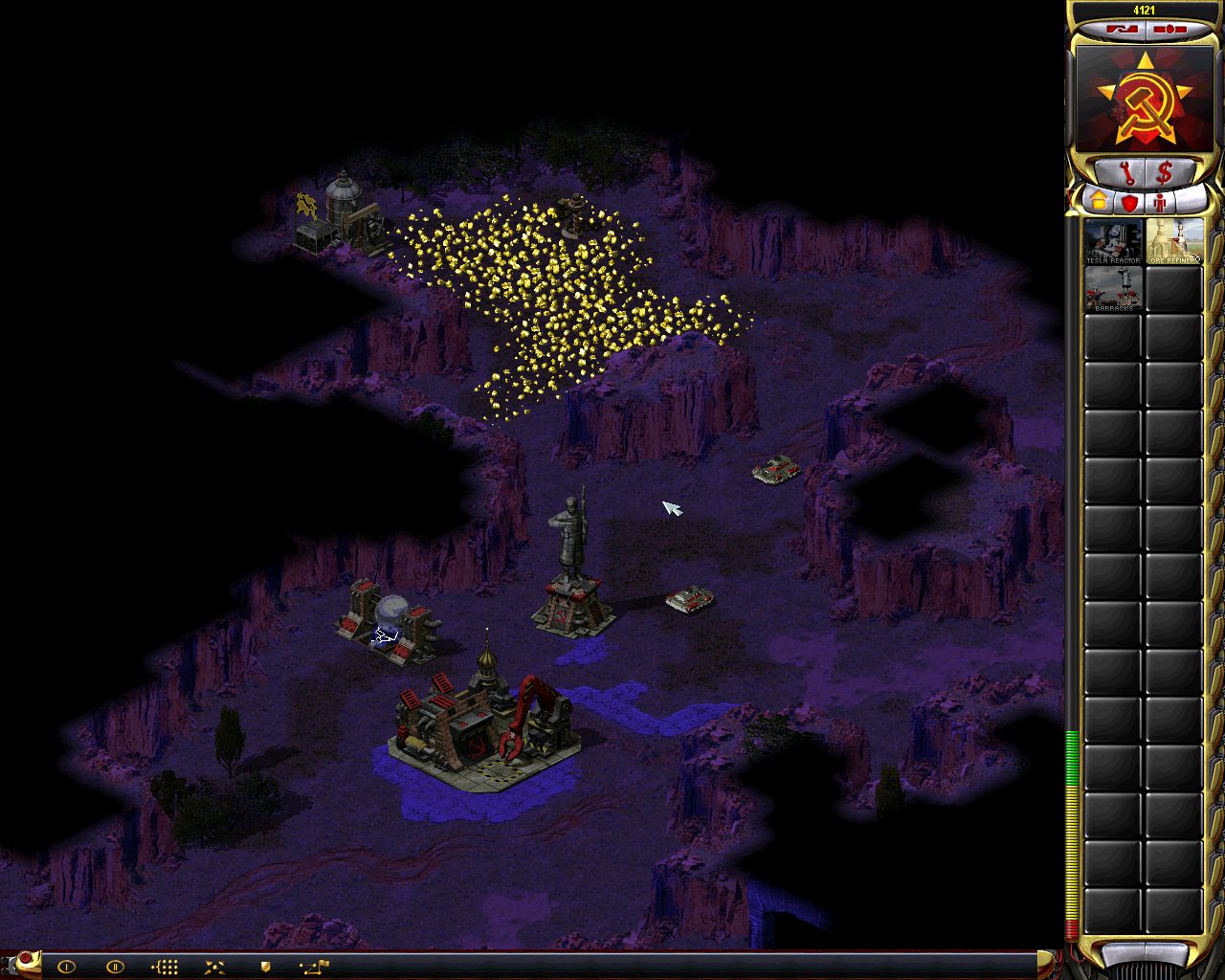
Task: Select team one on the command bar
Action: point(66,967)
